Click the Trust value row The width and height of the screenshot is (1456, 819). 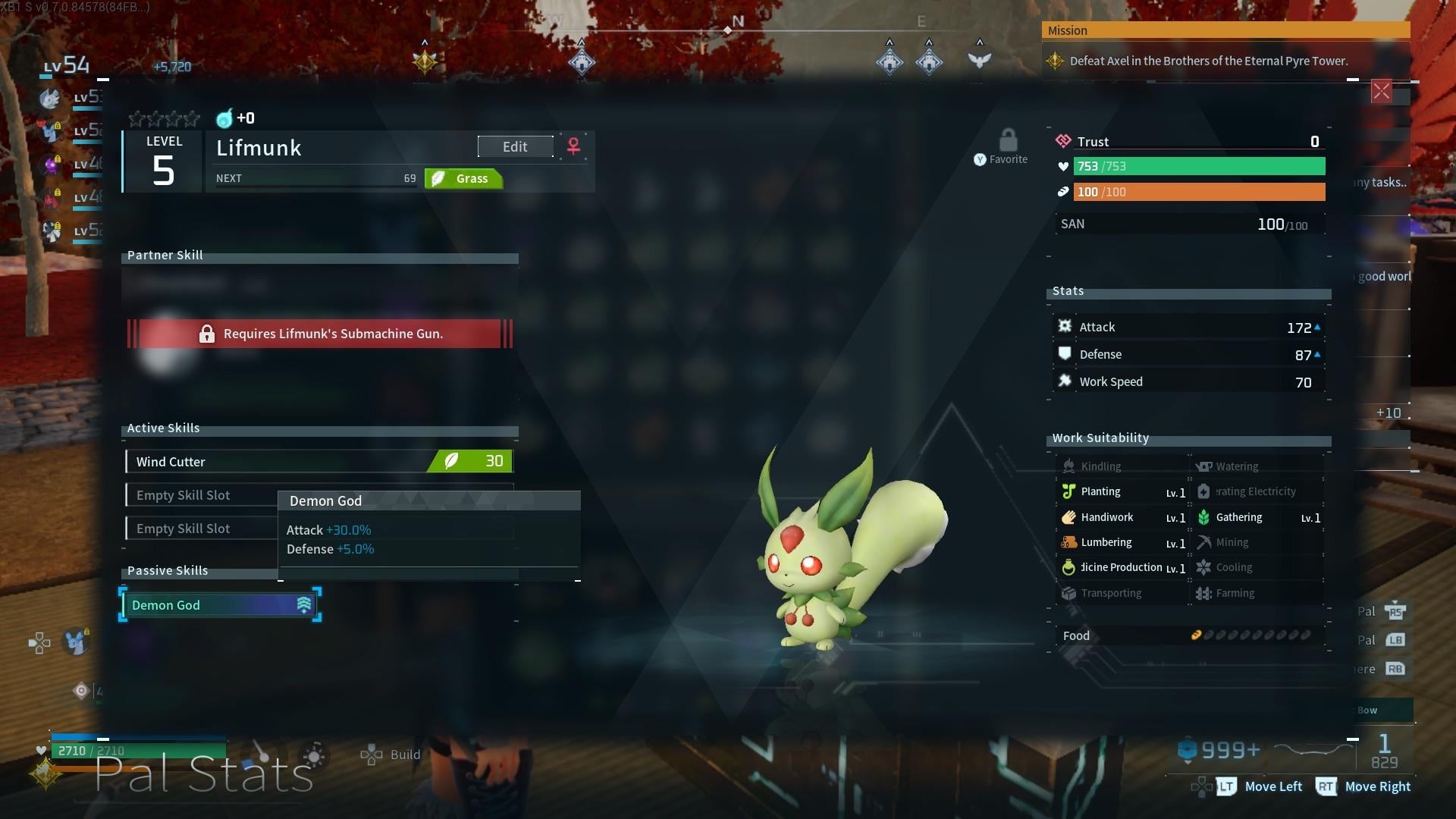[1188, 142]
